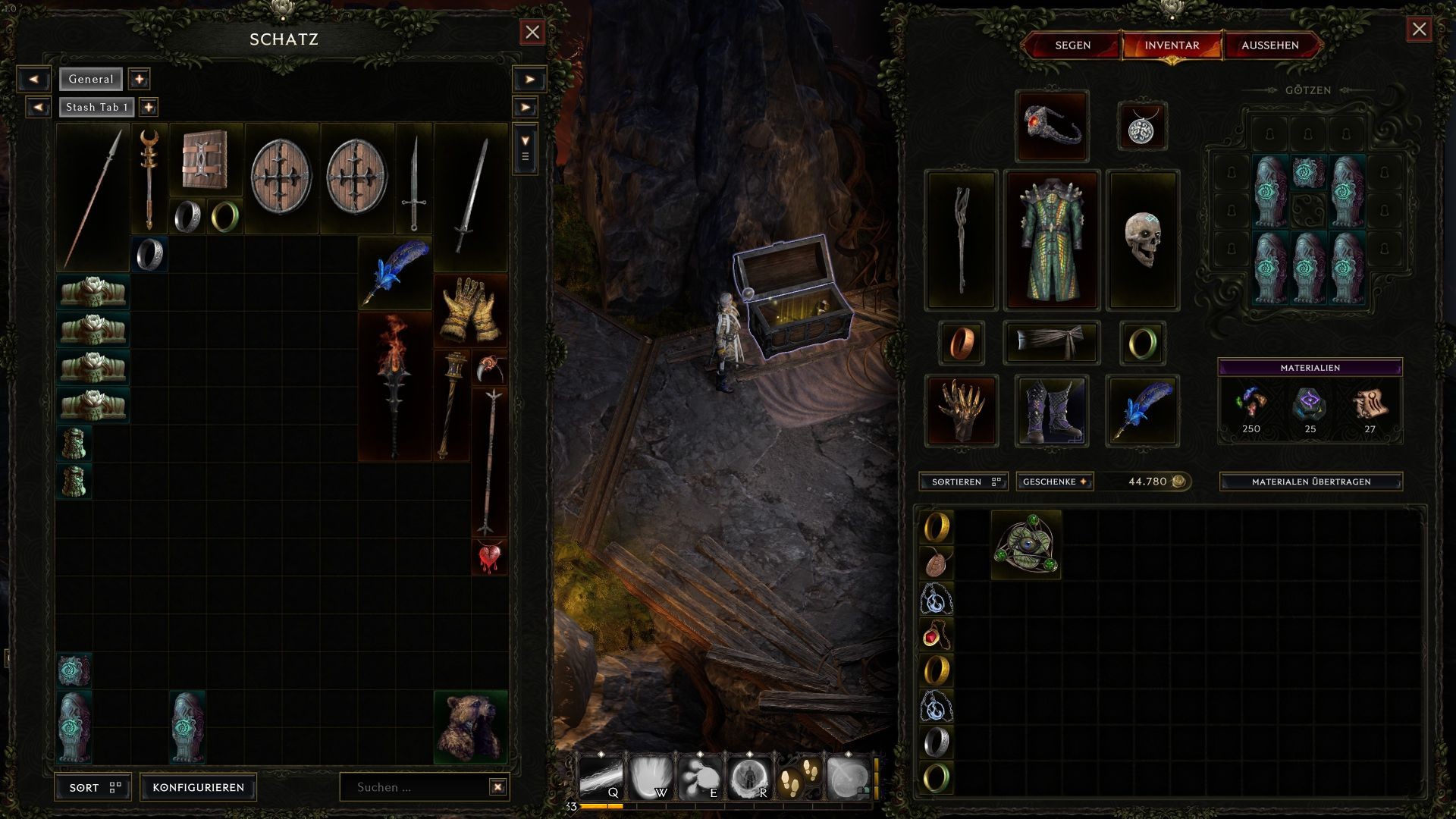The image size is (1456, 819).
Task: Clear the stash search field
Action: (497, 787)
